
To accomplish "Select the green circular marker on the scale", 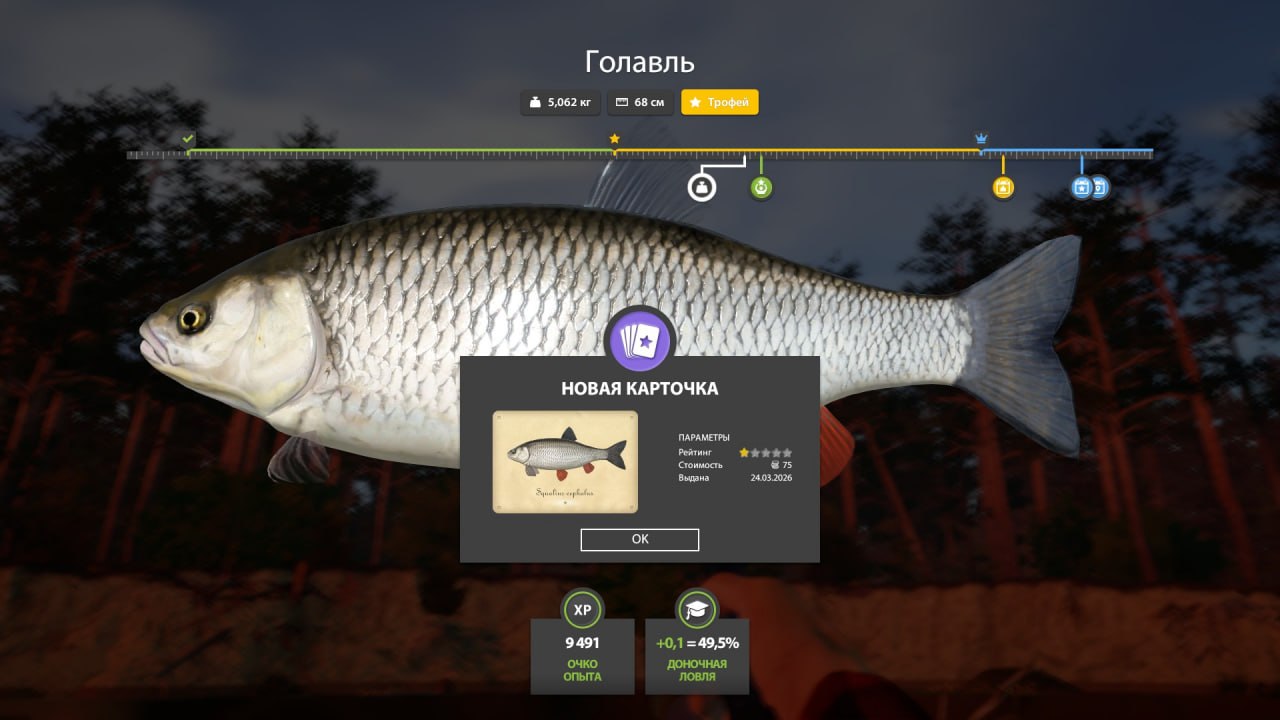I will point(761,187).
